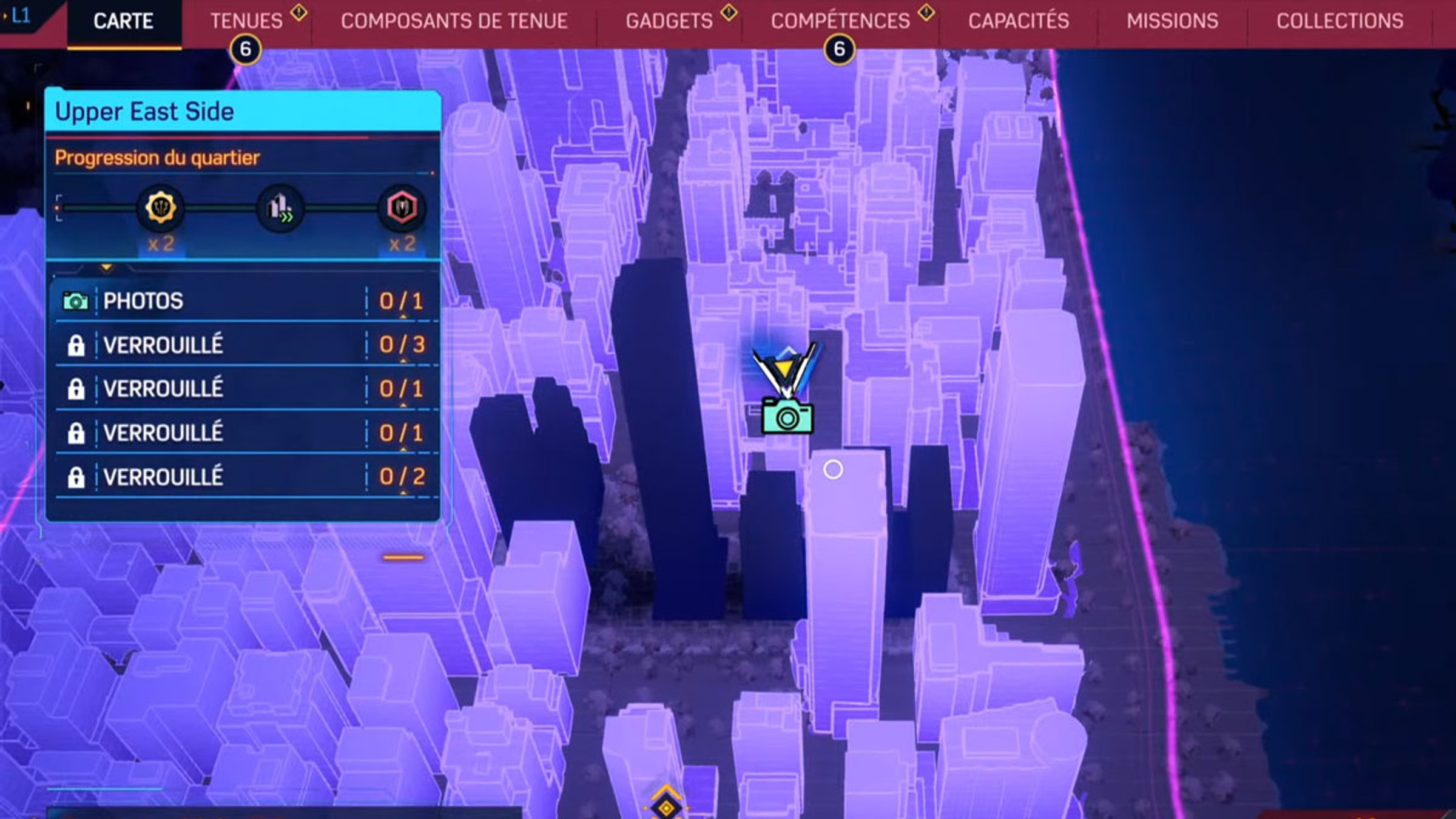Select the PHOTOS row in district panel
This screenshot has height=819, width=1456.
[243, 301]
